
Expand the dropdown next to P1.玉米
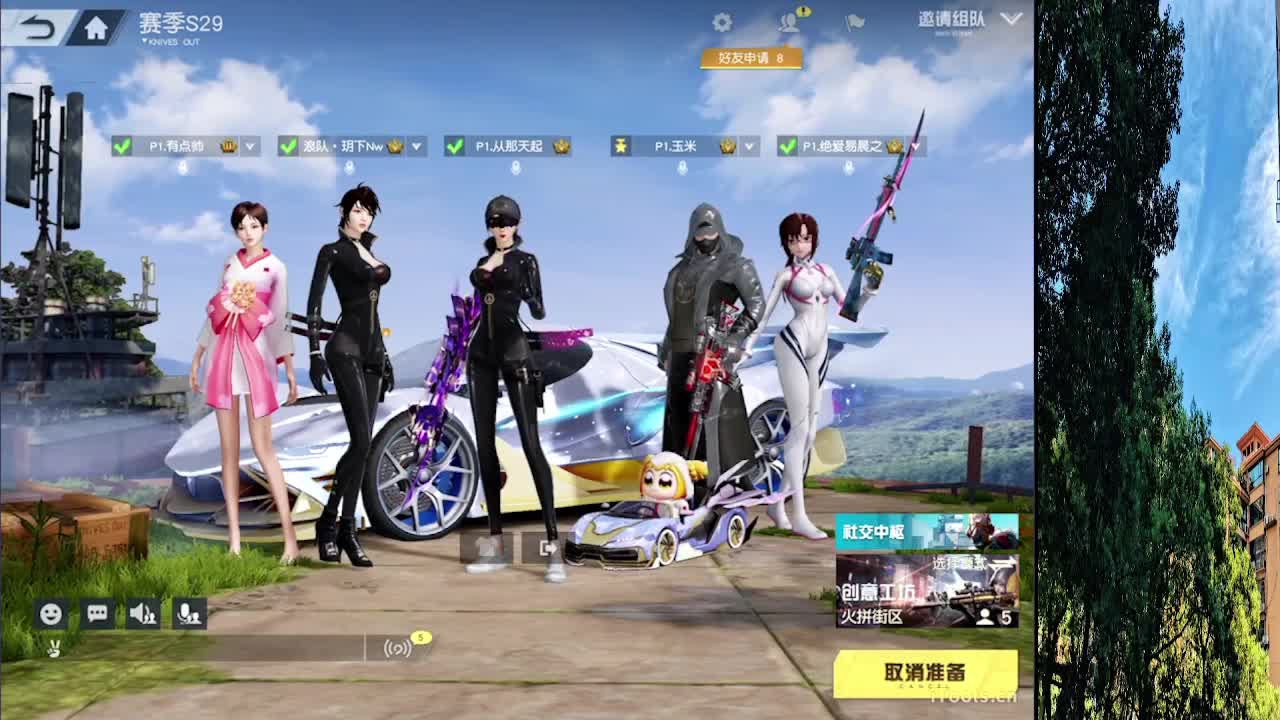click(x=748, y=146)
